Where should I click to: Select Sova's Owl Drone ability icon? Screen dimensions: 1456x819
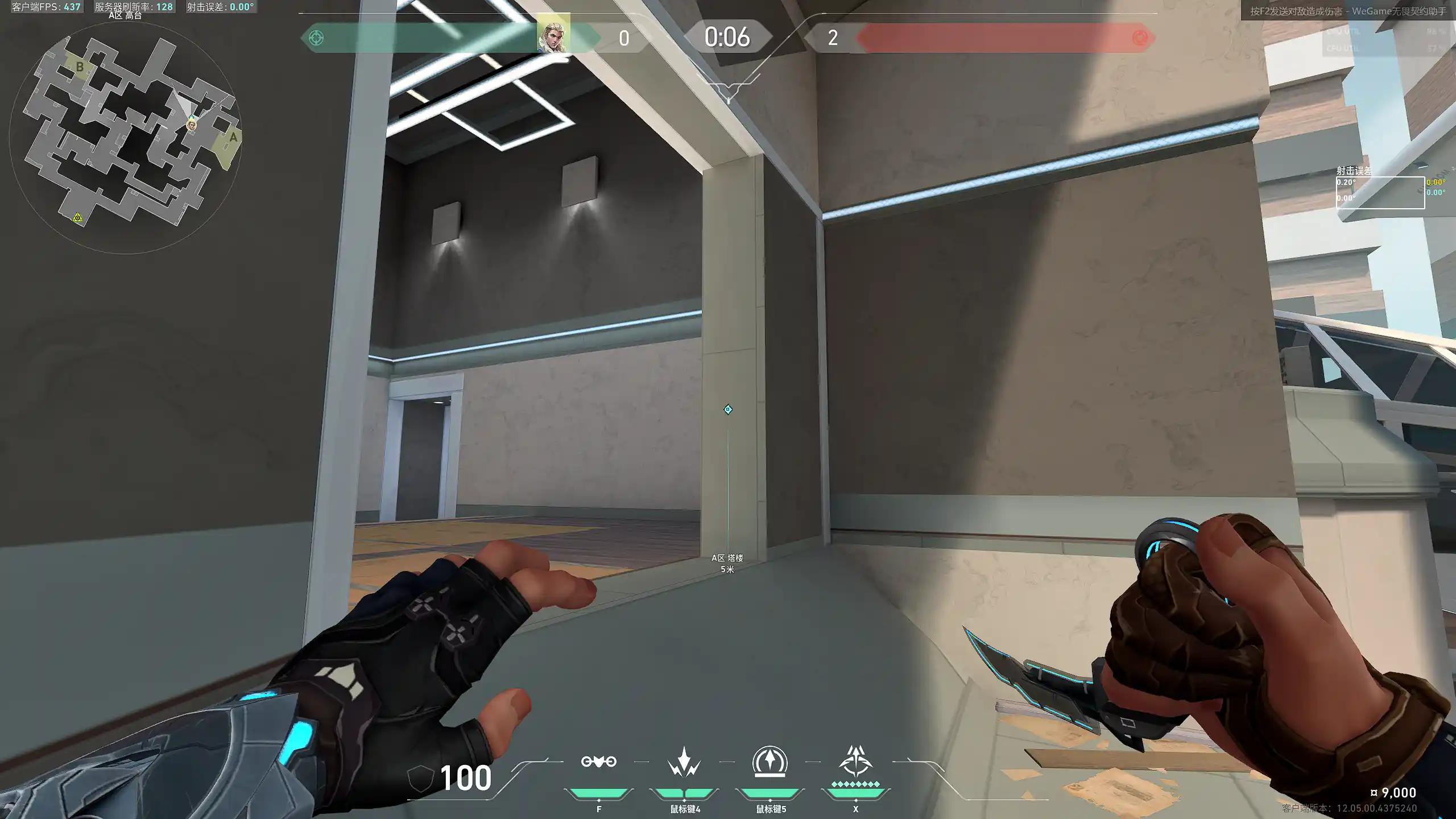(598, 762)
